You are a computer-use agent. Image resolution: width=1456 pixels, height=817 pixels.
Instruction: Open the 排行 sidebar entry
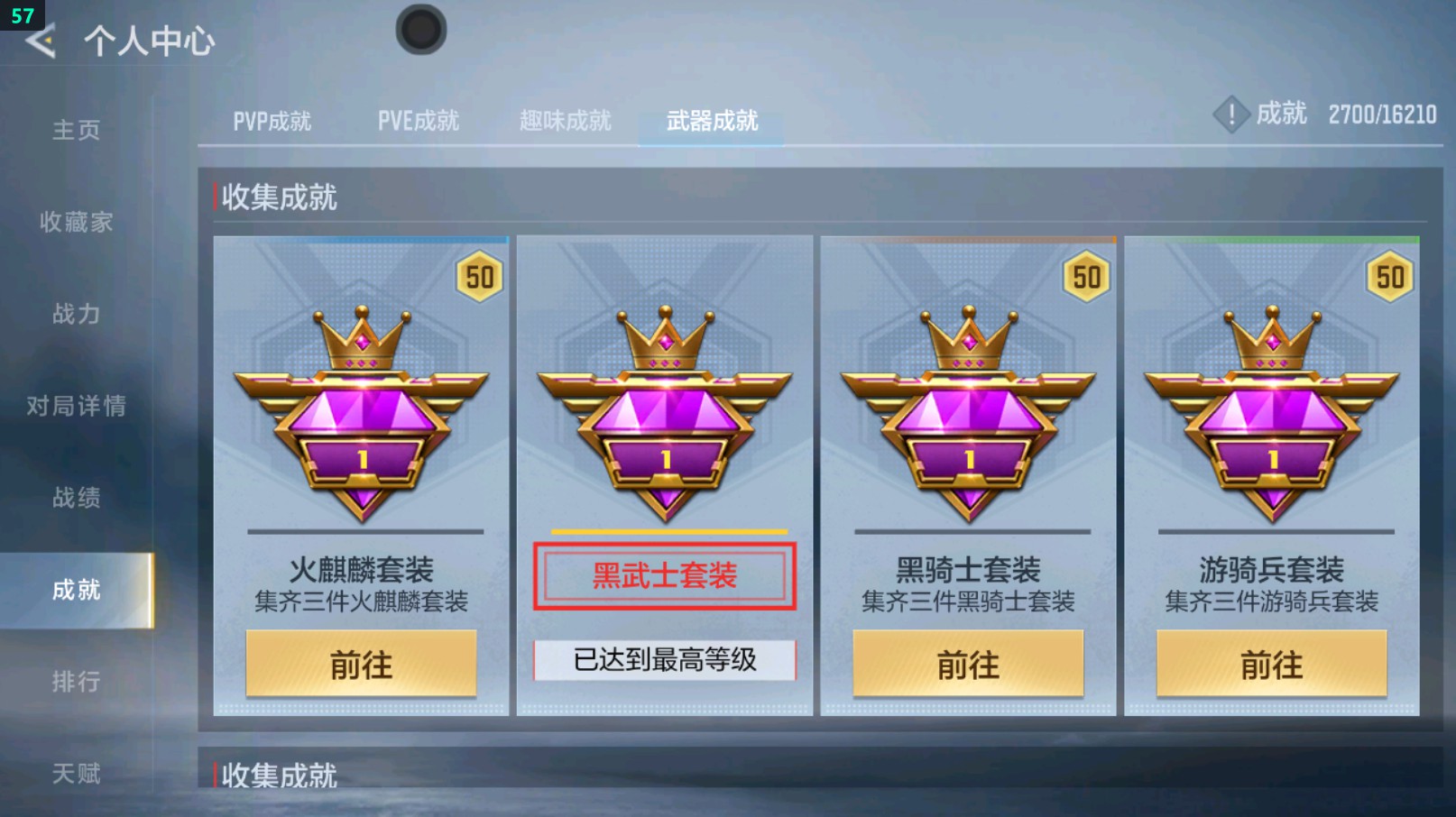click(x=76, y=683)
